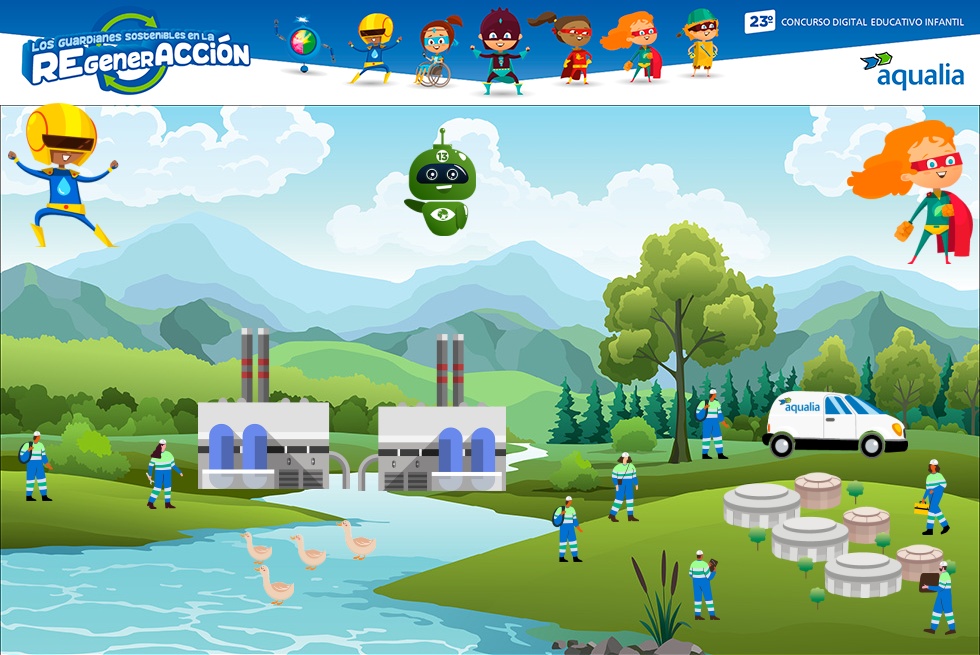Viewport: 980px width, 655px height.
Task: Select the yellow-helmet water hero character
Action: 64,175
